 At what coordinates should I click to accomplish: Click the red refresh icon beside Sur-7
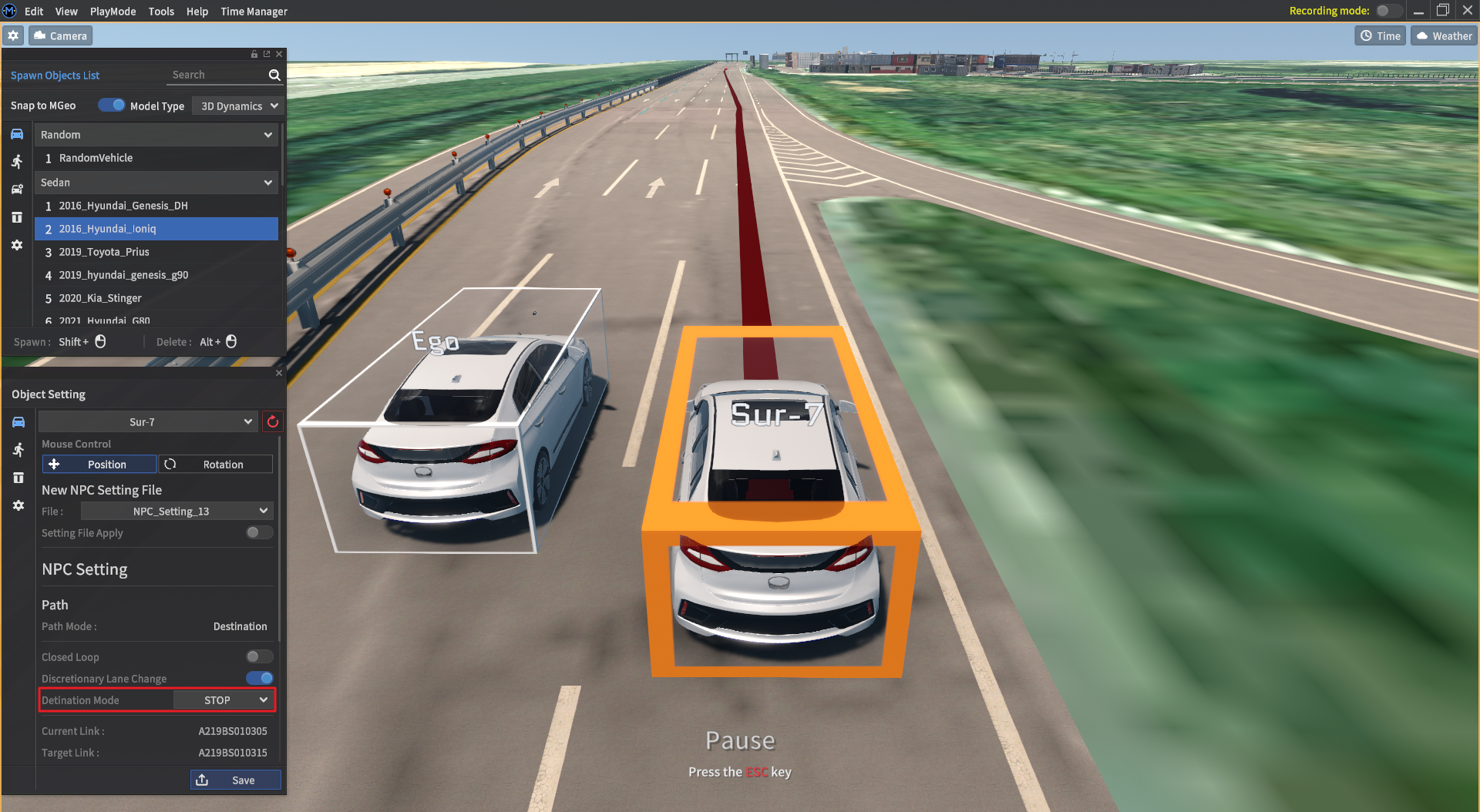(x=273, y=422)
